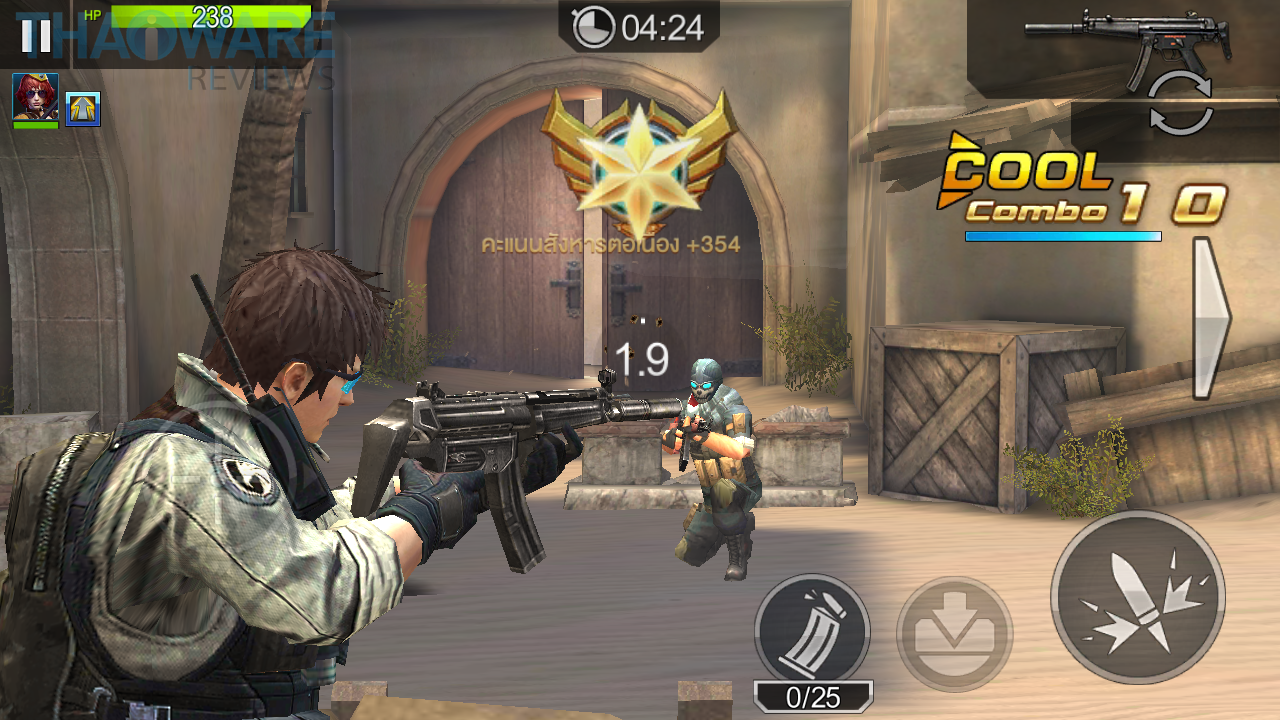Tap the red-haired character portrait
1280x720 pixels.
pos(35,99)
